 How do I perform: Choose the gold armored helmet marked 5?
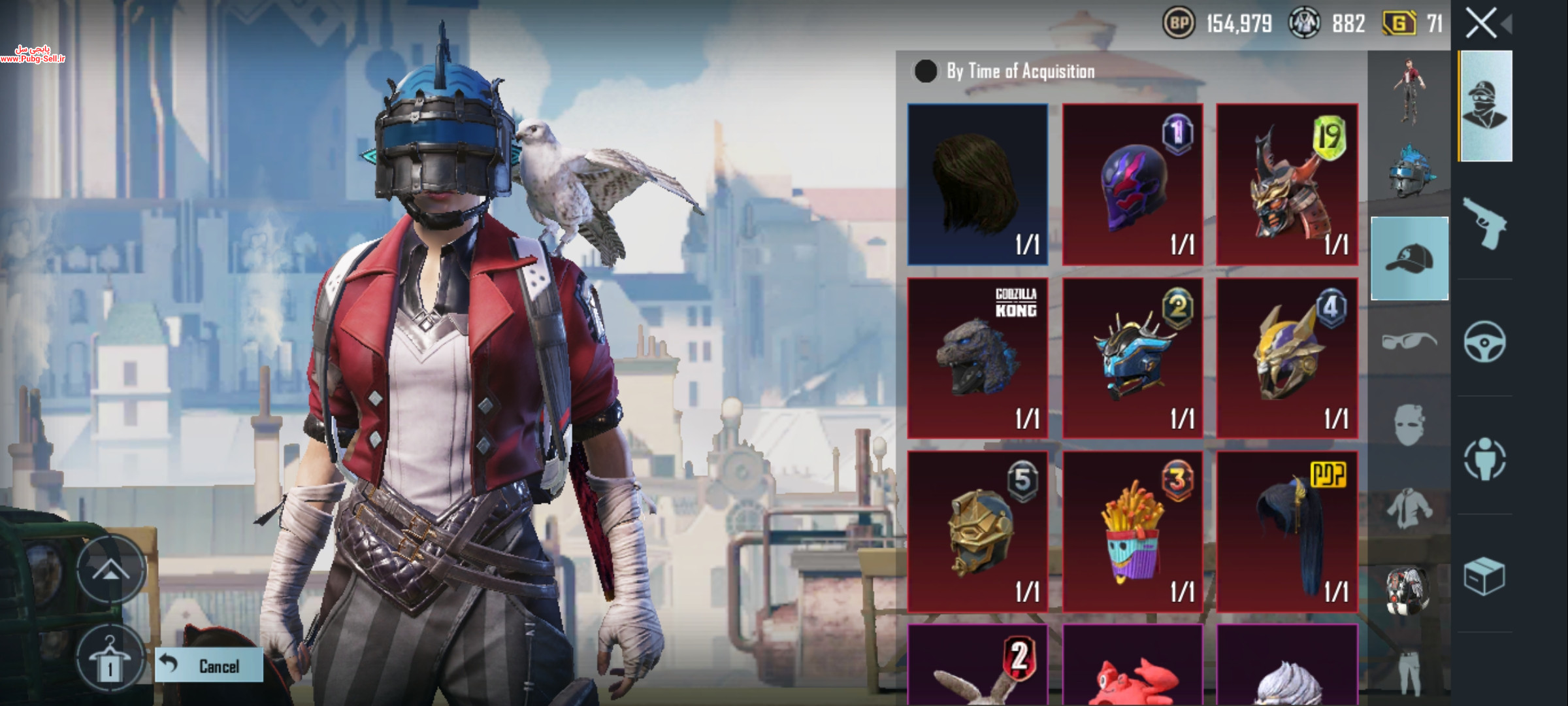coord(977,531)
